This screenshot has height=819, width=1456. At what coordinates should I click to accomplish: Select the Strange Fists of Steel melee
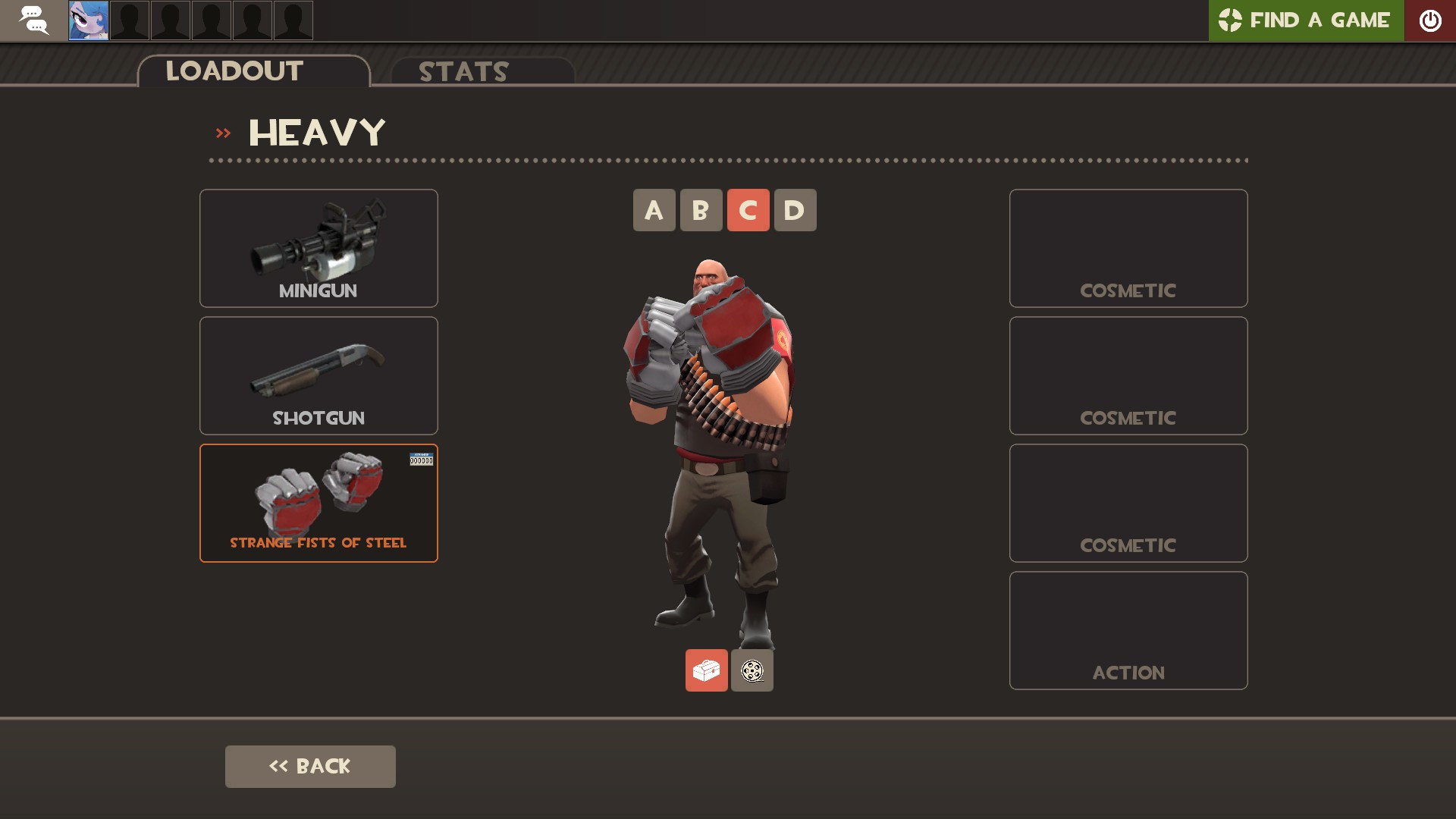click(x=318, y=502)
